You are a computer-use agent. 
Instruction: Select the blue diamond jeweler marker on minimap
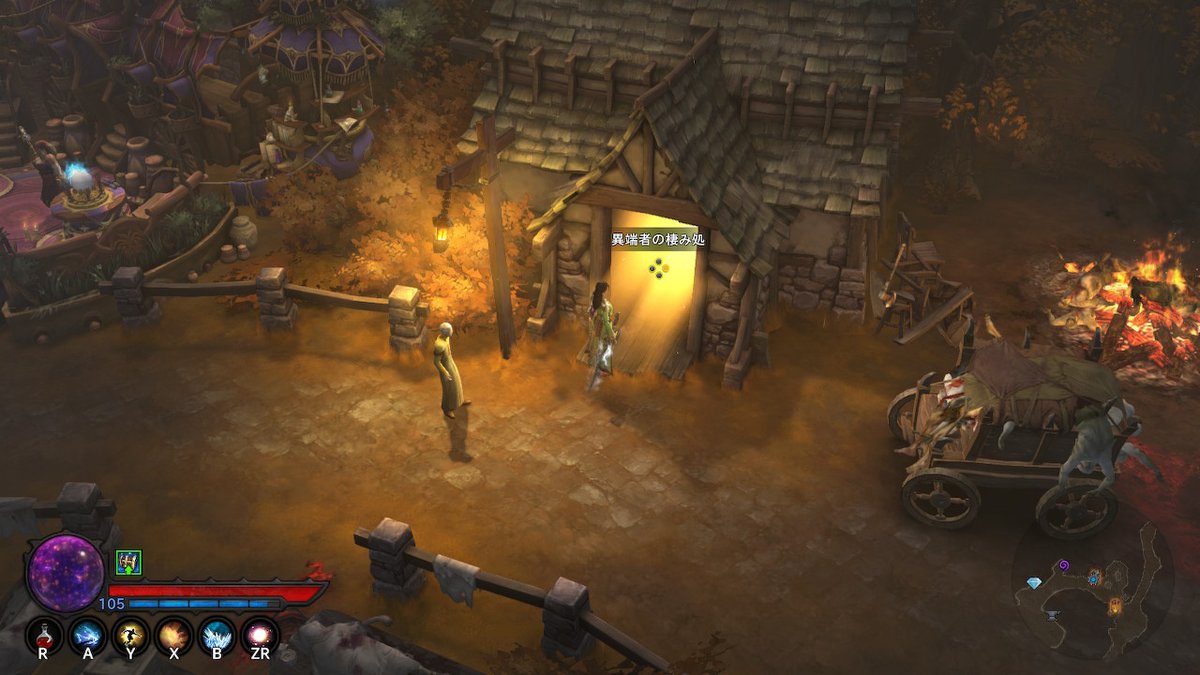1033,582
